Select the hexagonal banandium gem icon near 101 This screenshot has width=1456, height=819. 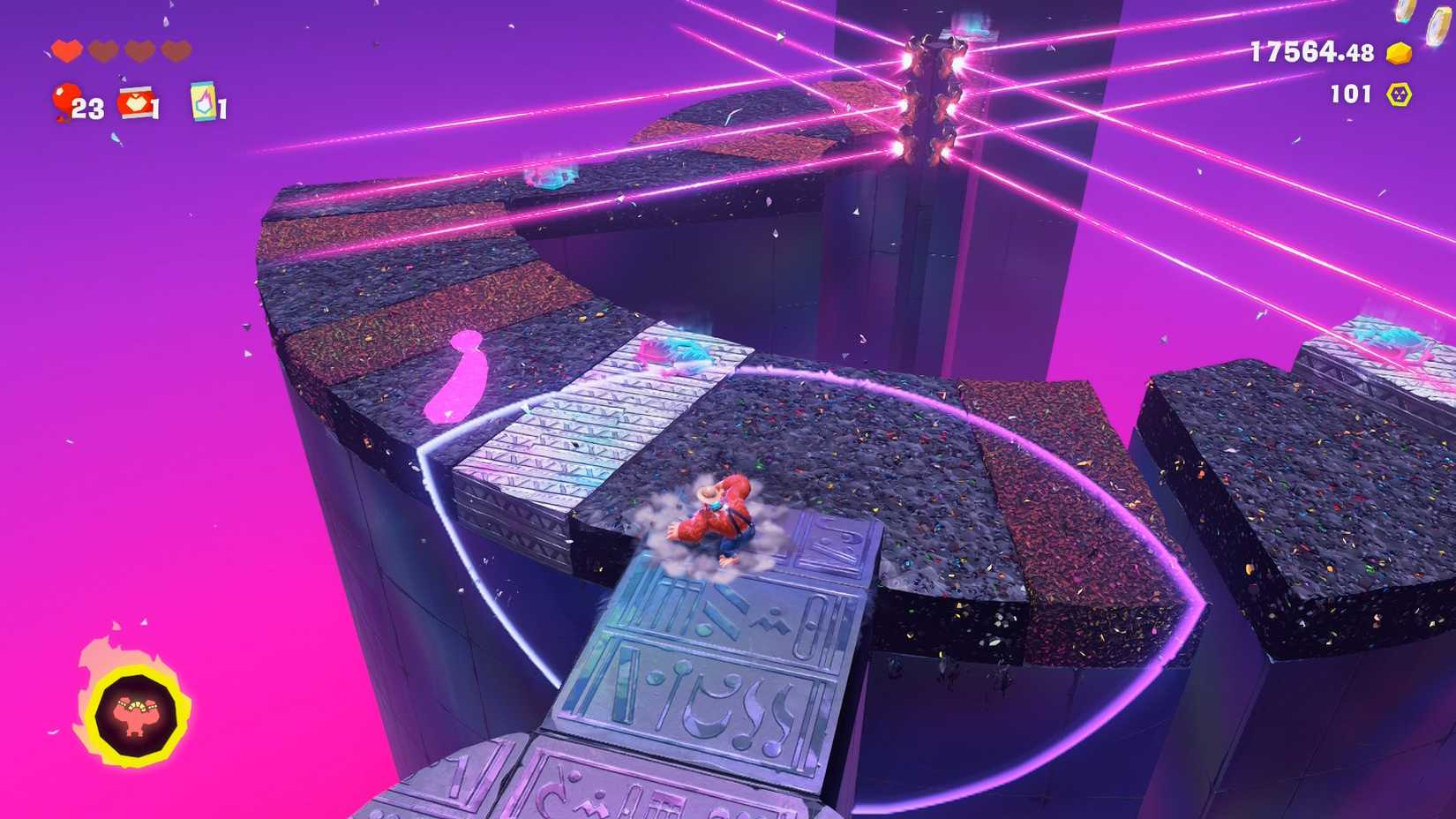pyautogui.click(x=1399, y=94)
